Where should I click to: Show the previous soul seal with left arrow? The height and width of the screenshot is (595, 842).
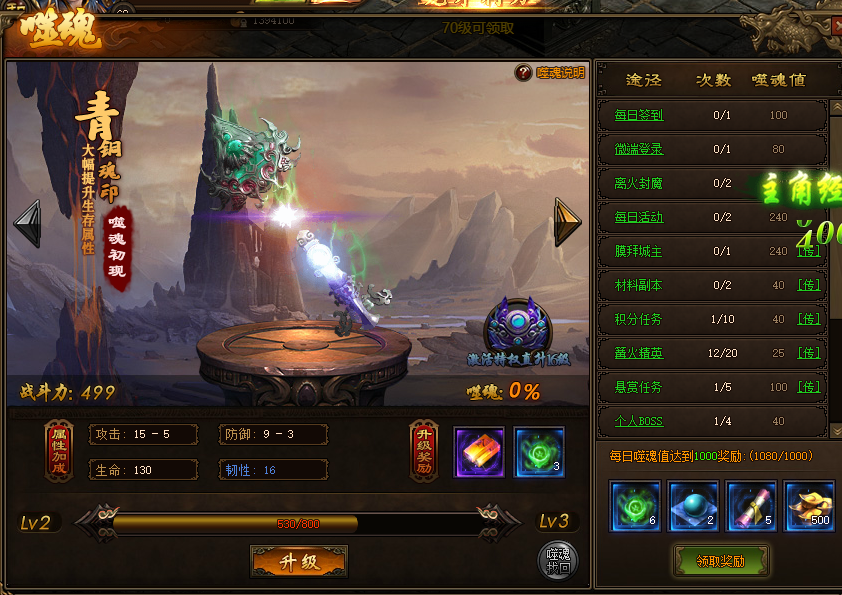pyautogui.click(x=27, y=222)
